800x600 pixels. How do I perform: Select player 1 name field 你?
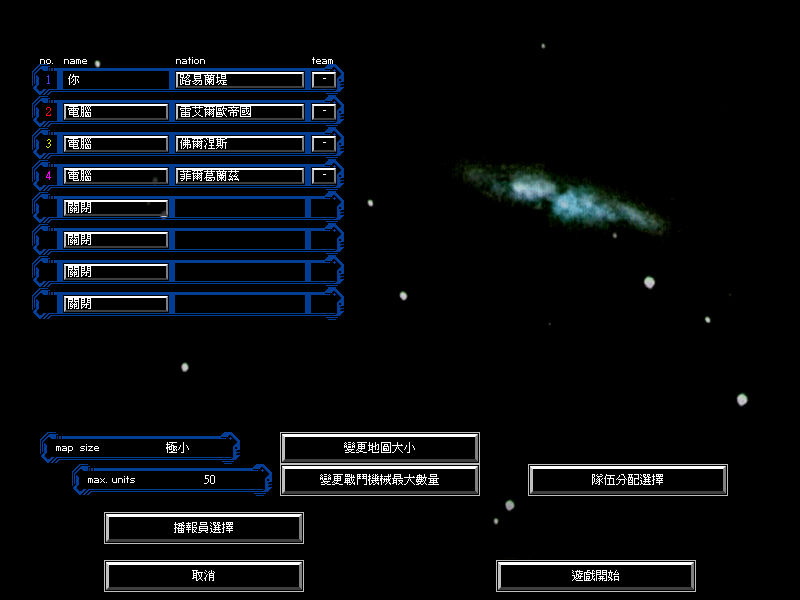(x=116, y=80)
